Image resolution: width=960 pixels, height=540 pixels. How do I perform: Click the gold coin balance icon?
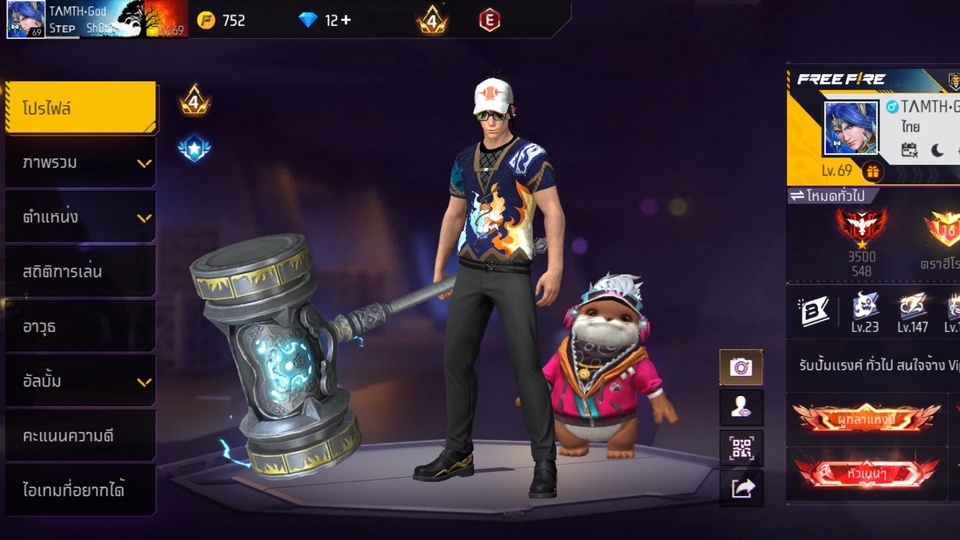click(206, 20)
